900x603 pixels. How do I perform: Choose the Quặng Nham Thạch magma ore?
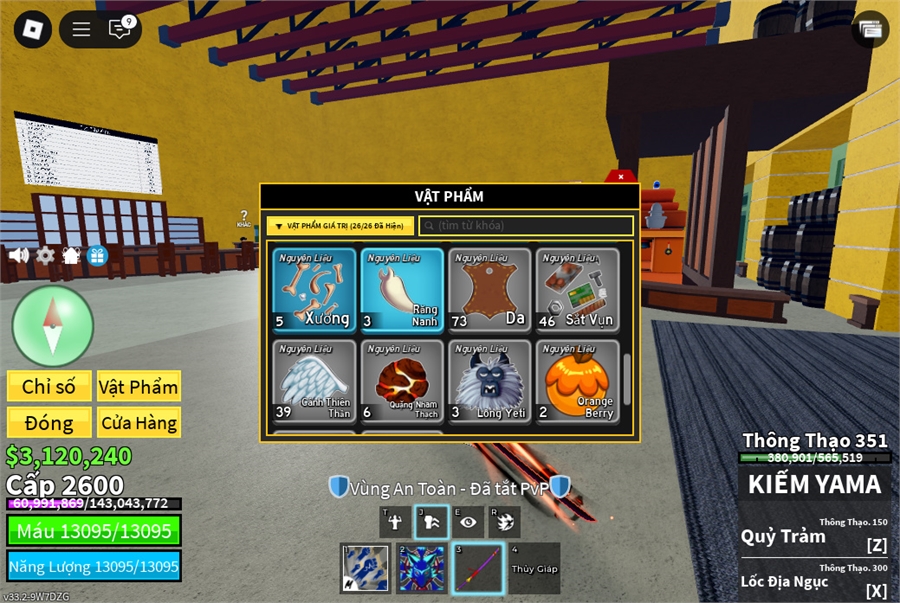(402, 381)
